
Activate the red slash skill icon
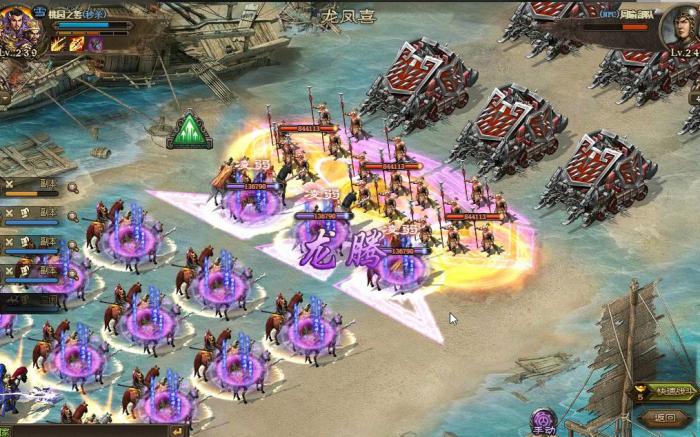pos(77,44)
